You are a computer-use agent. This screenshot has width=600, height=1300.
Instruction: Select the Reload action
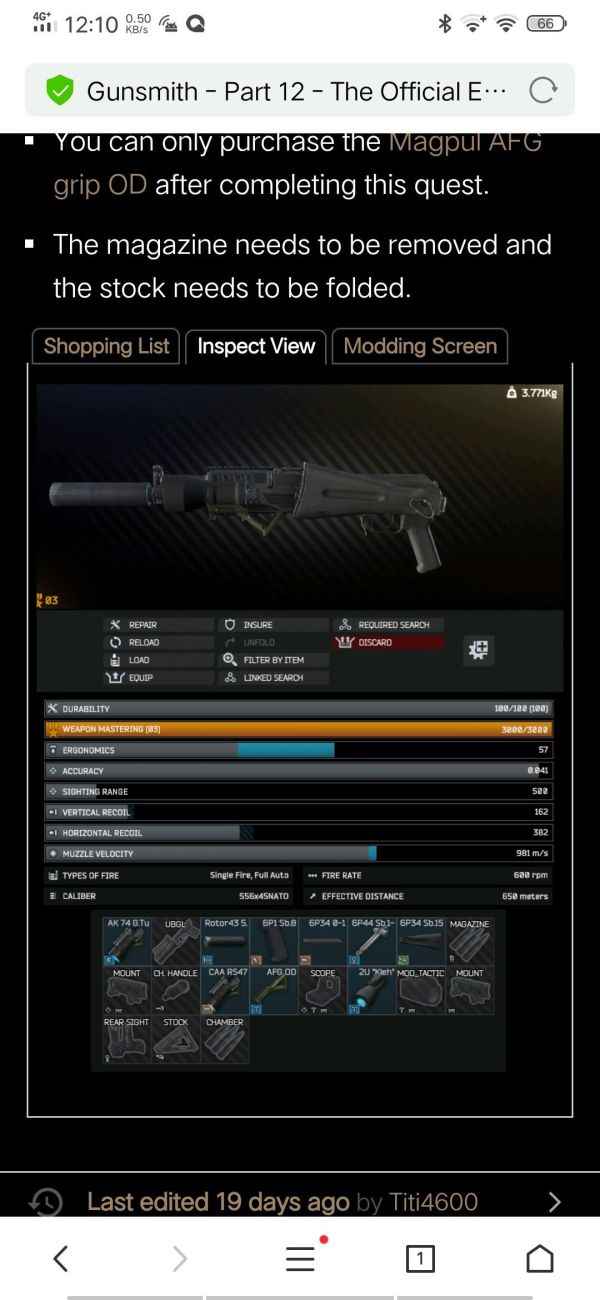coord(143,642)
